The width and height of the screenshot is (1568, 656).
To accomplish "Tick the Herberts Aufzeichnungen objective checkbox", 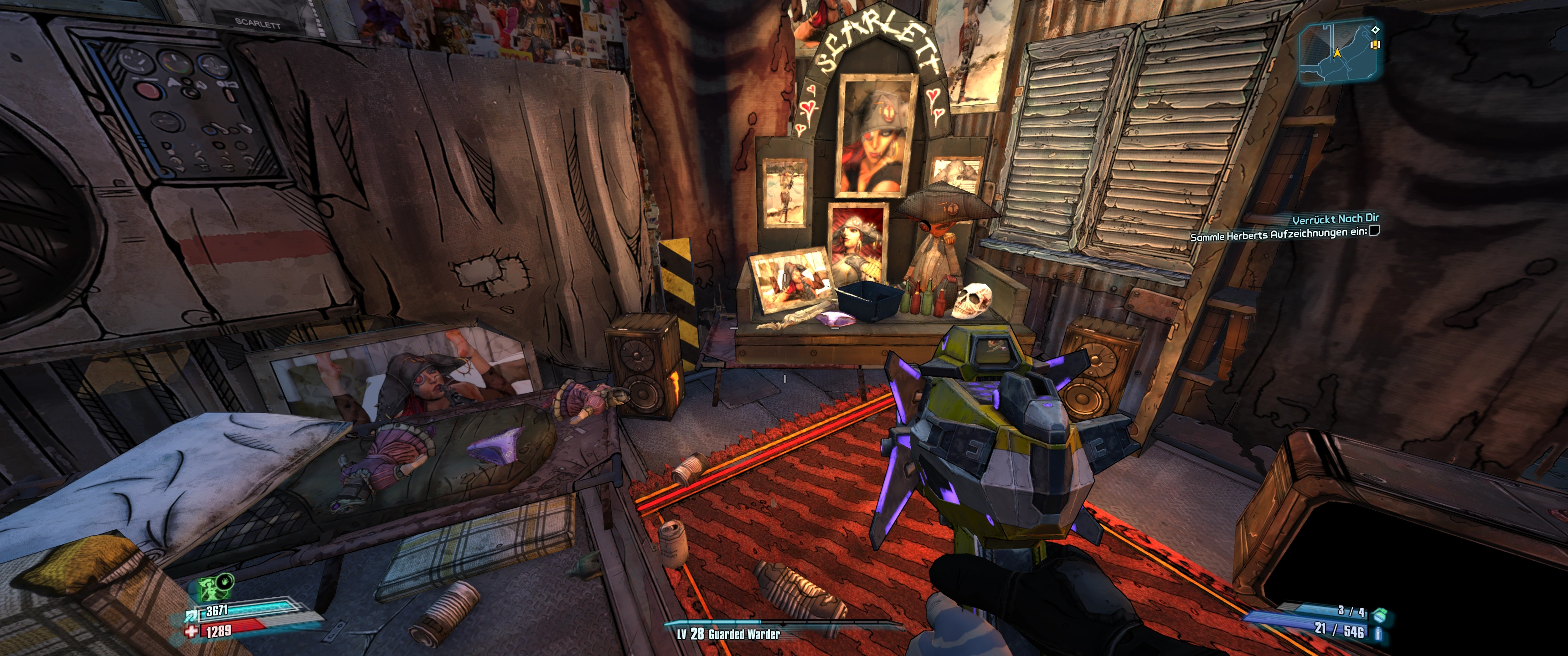I will (1374, 231).
